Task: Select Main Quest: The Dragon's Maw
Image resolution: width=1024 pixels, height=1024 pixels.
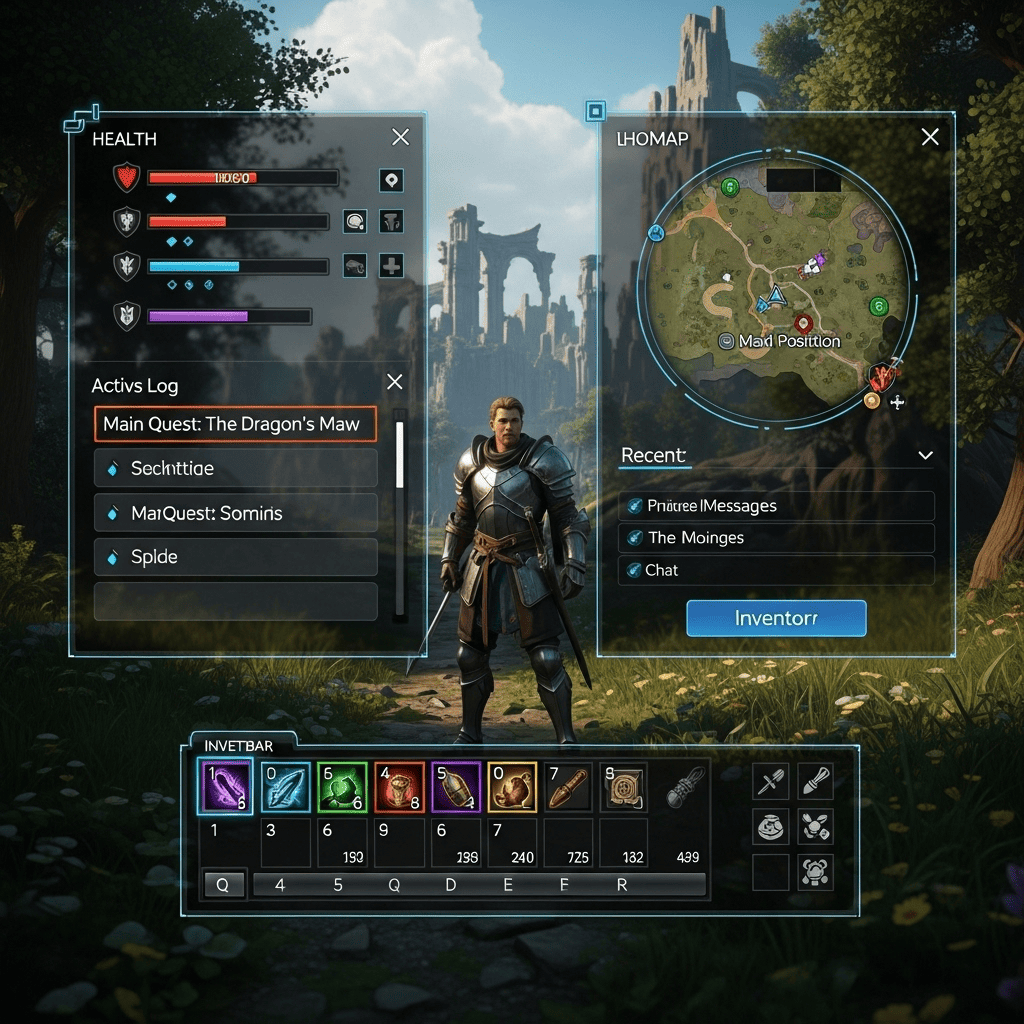Action: click(235, 424)
